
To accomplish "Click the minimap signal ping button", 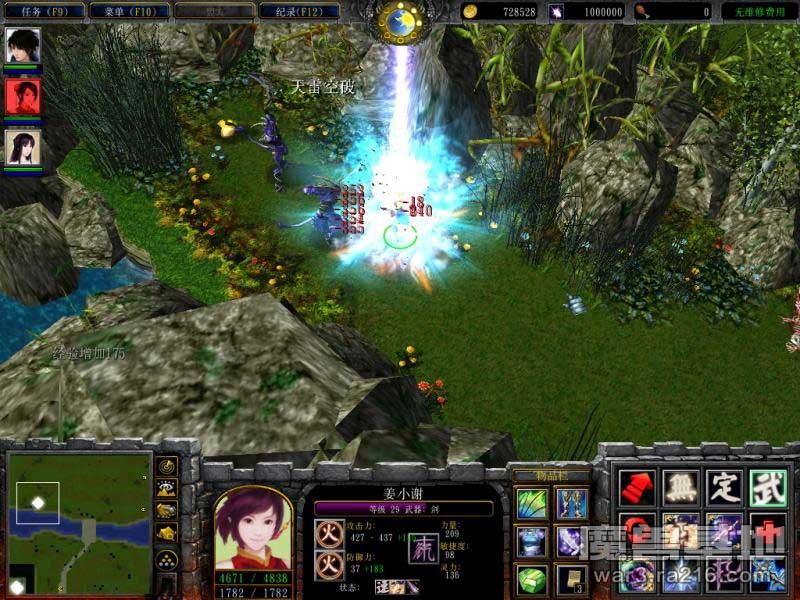I will [168, 467].
